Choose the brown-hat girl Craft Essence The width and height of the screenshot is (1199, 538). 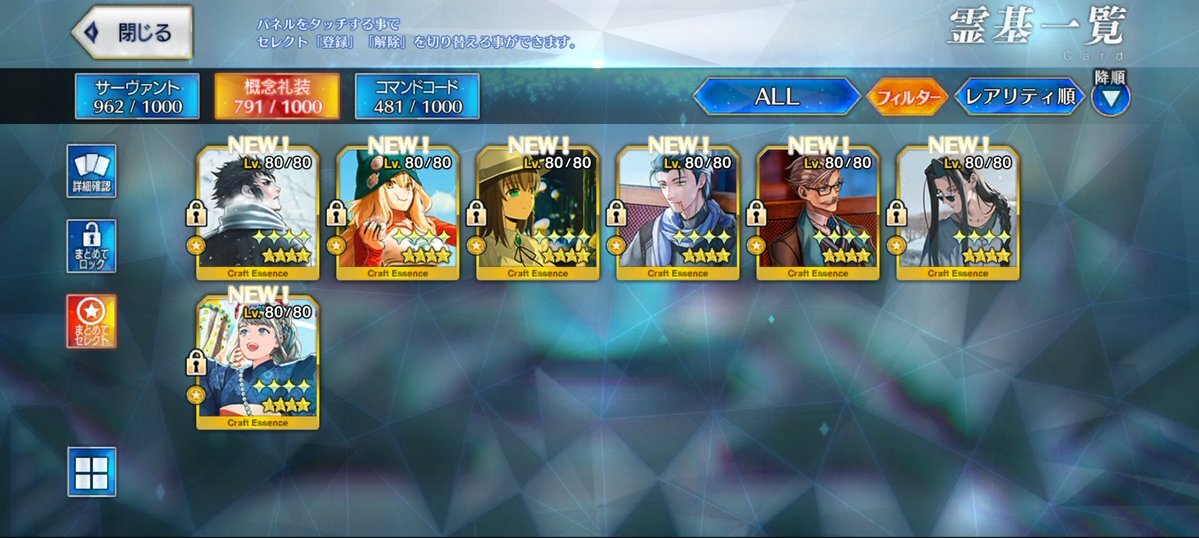(538, 213)
